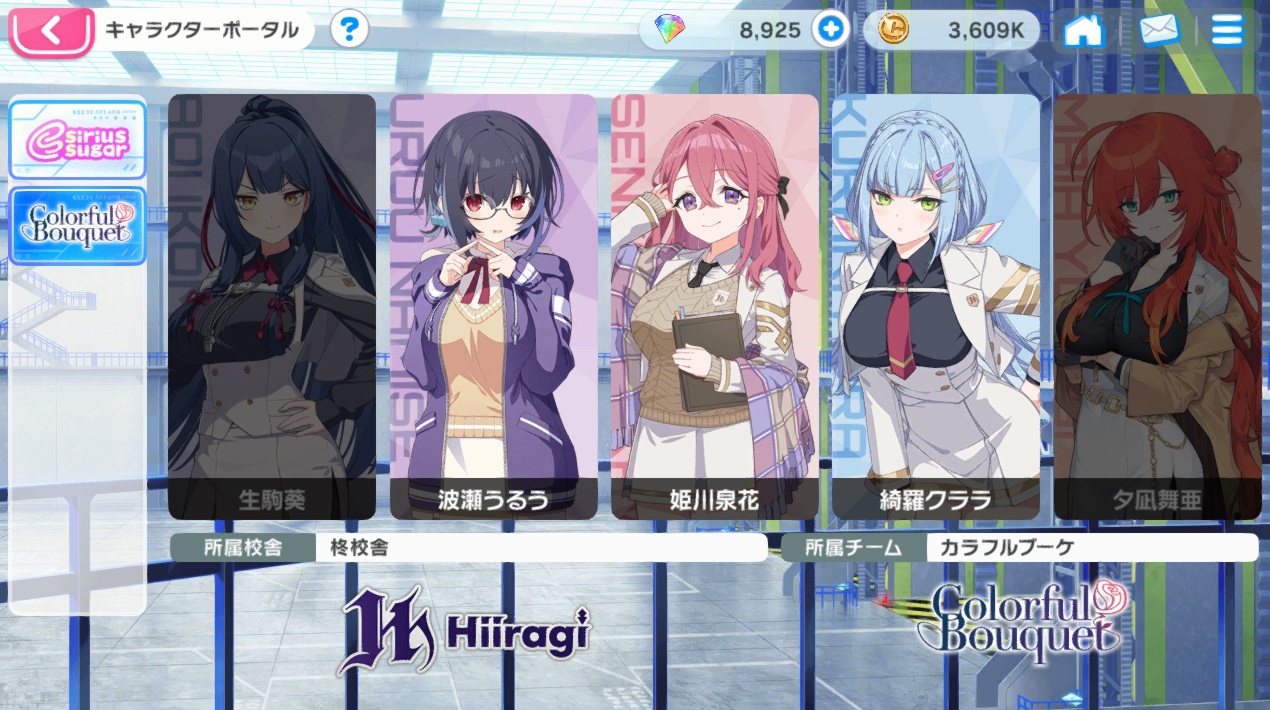The image size is (1270, 710).
Task: Open the 姫川泉花 character card
Action: click(715, 305)
